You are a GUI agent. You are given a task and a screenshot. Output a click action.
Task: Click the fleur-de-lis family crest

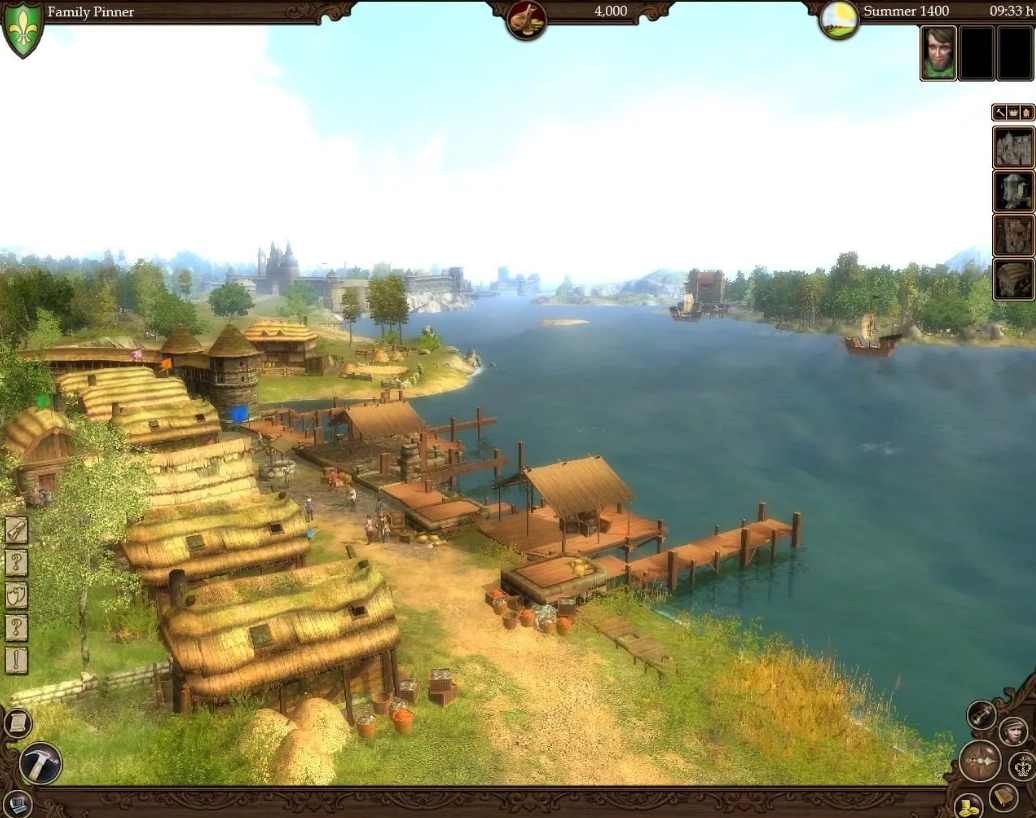pos(23,29)
